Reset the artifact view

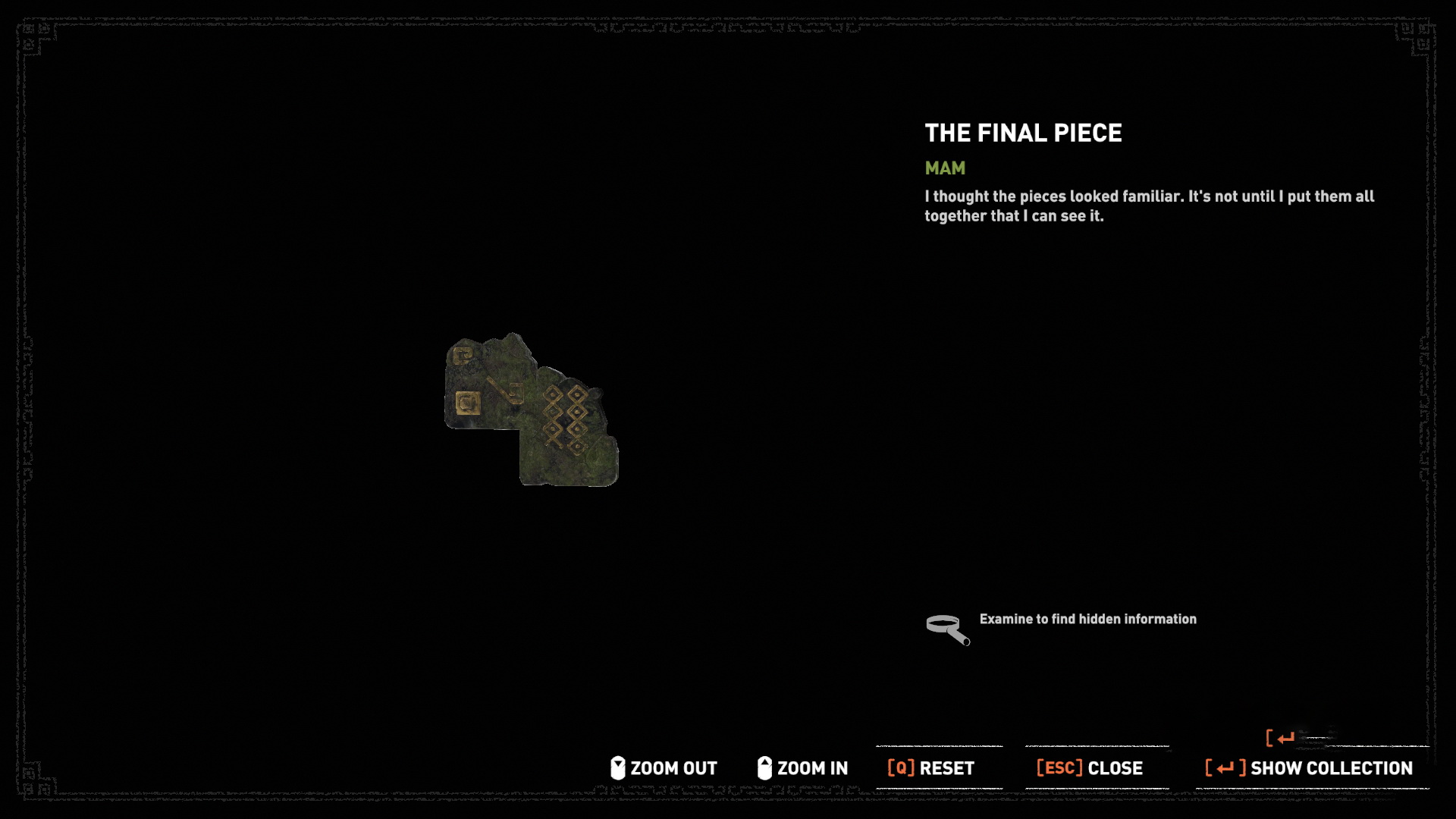(x=931, y=768)
